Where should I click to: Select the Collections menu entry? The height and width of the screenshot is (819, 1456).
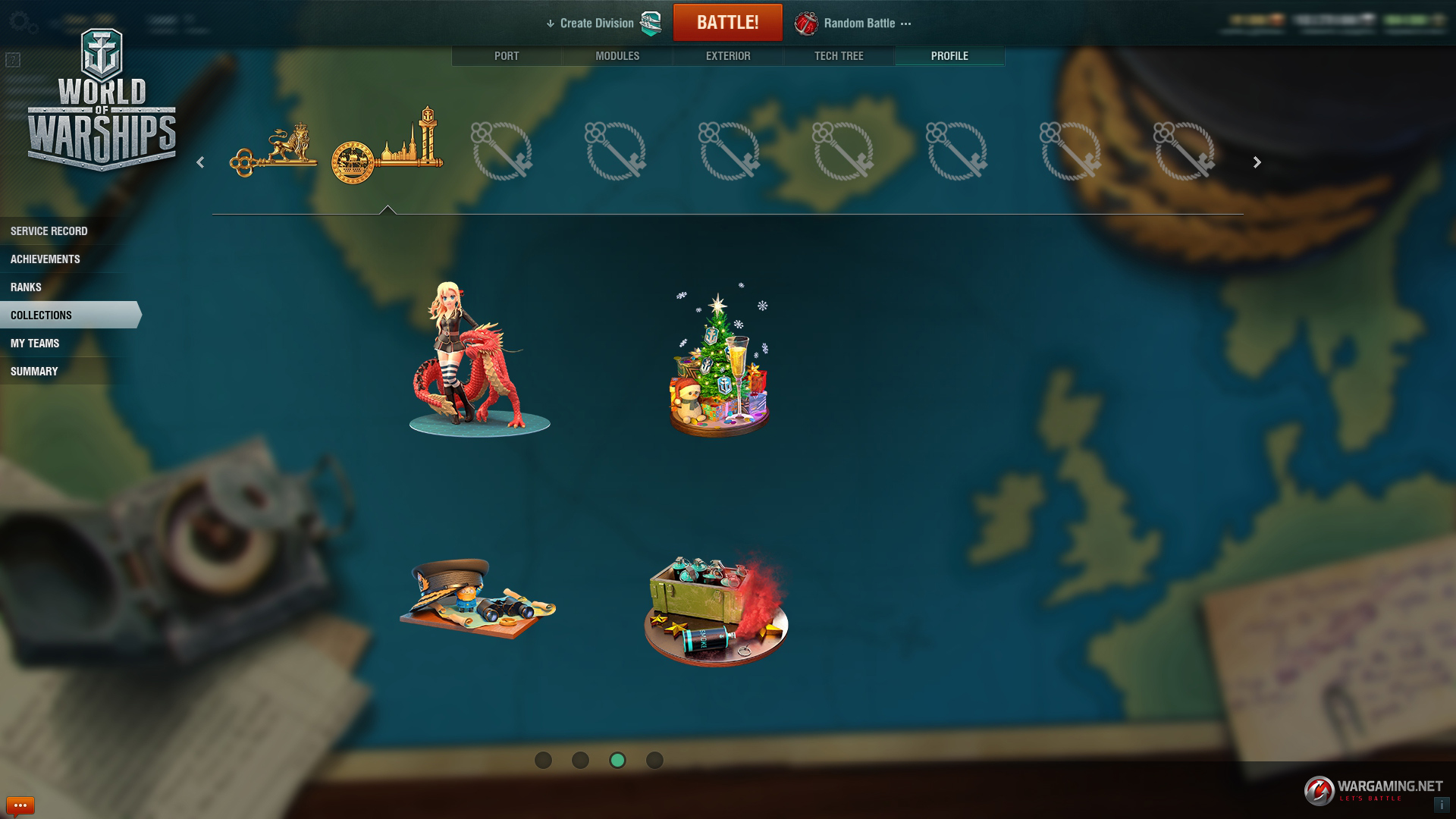pyautogui.click(x=42, y=315)
